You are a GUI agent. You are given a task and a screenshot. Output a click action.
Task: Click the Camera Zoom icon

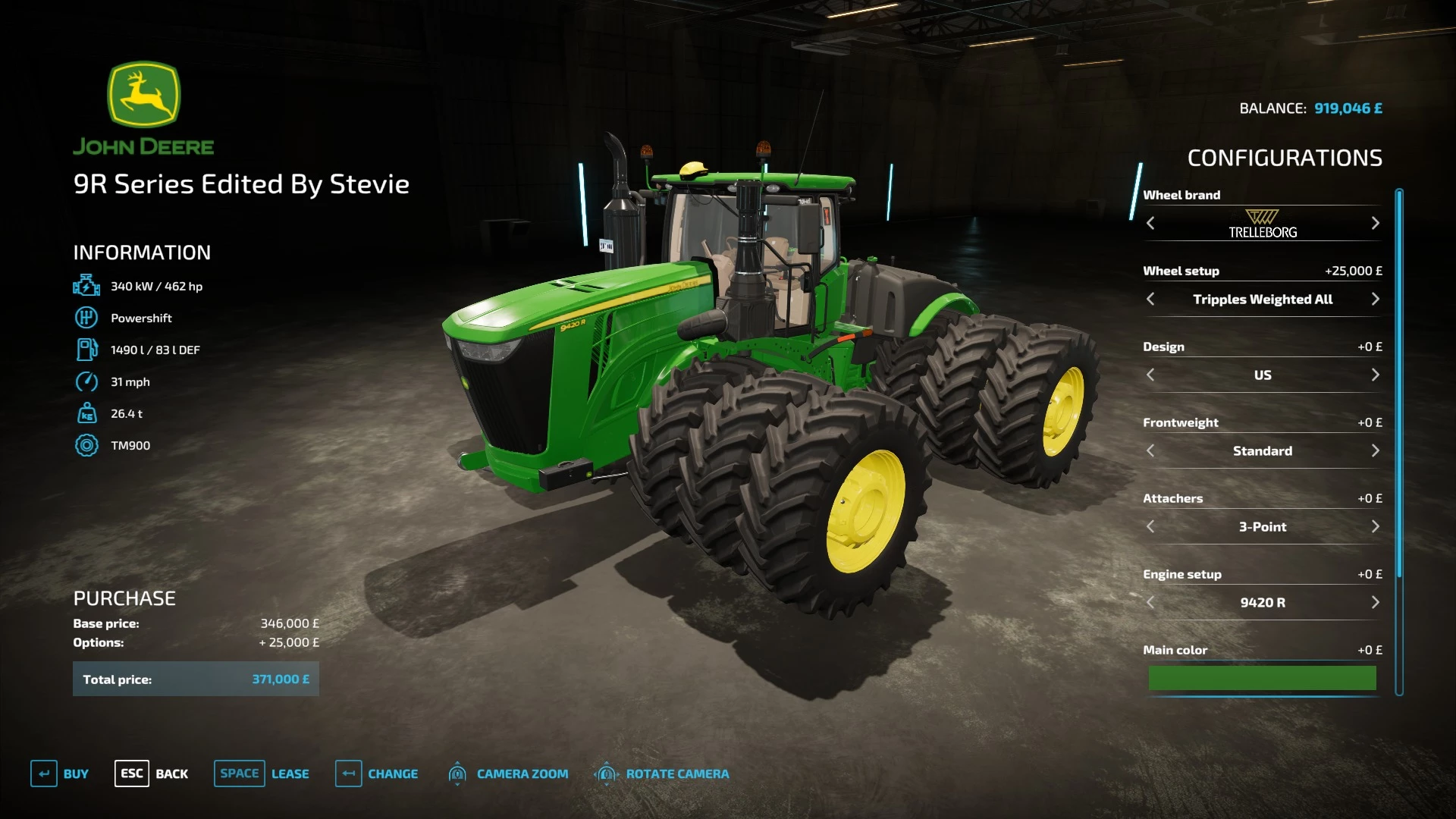(x=458, y=773)
